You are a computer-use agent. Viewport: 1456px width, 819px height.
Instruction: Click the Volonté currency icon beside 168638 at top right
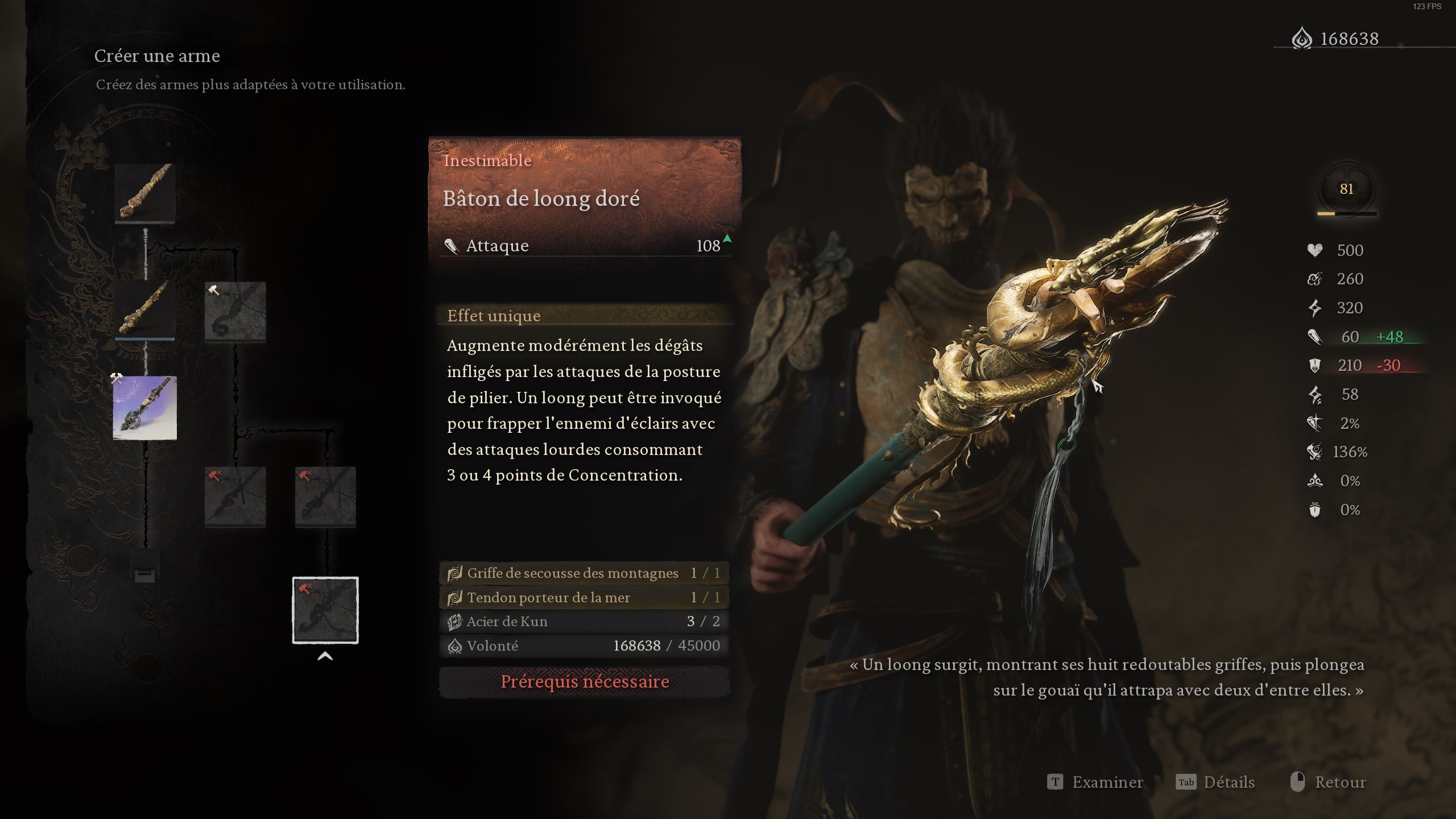[x=1302, y=39]
